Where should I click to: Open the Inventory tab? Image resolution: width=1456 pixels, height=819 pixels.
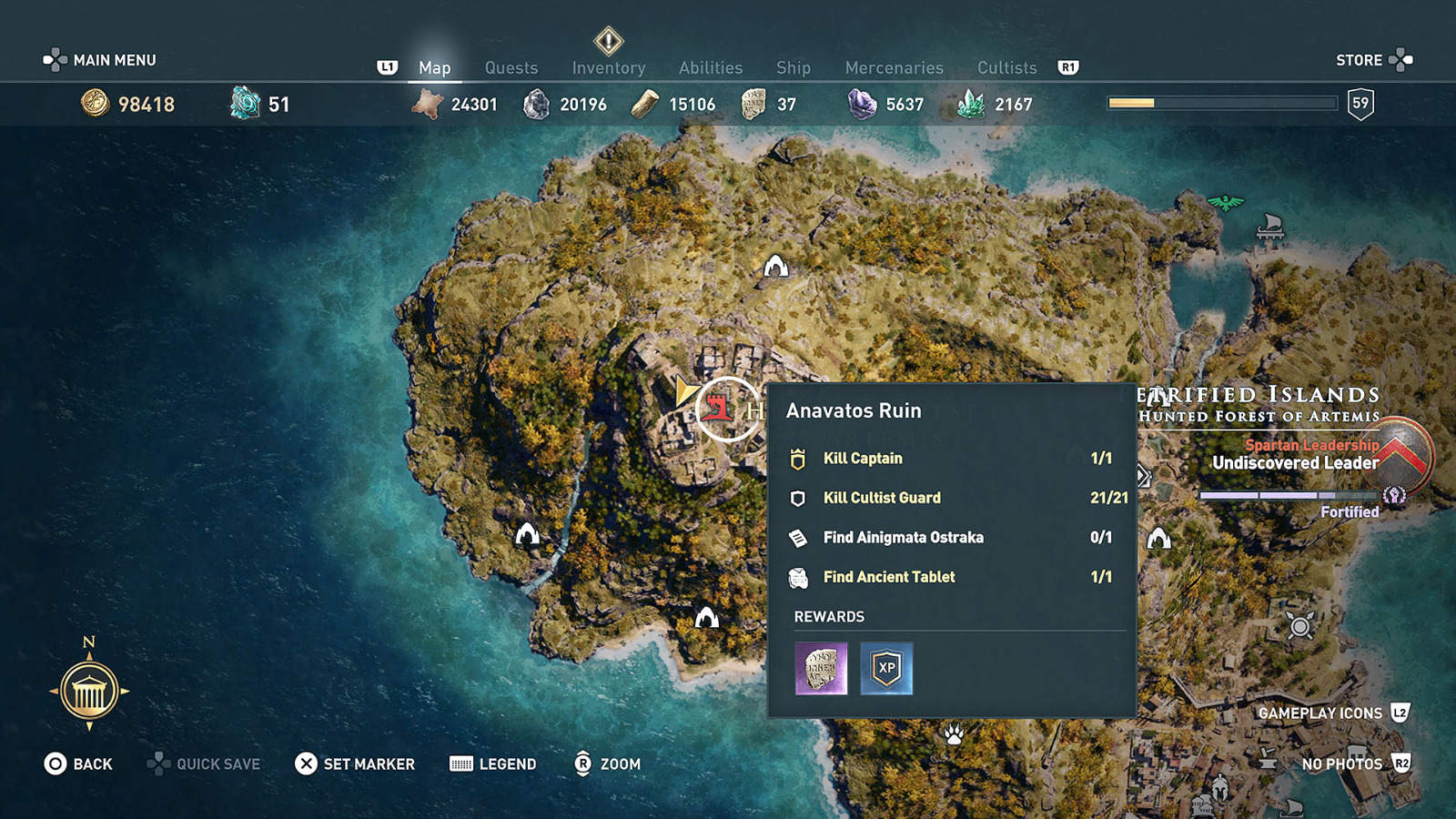[608, 68]
